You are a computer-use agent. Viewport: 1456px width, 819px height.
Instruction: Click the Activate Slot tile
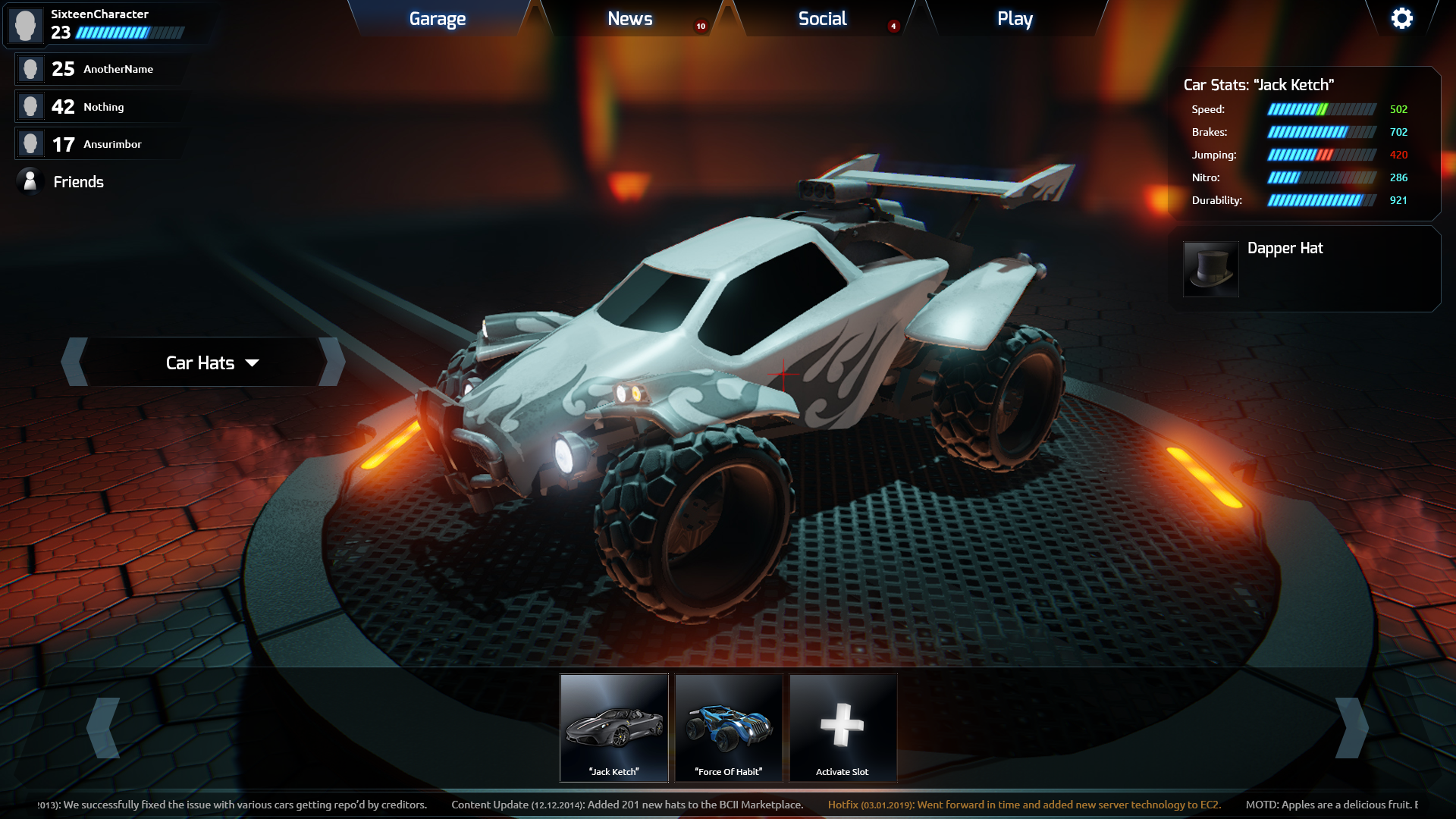point(843,728)
